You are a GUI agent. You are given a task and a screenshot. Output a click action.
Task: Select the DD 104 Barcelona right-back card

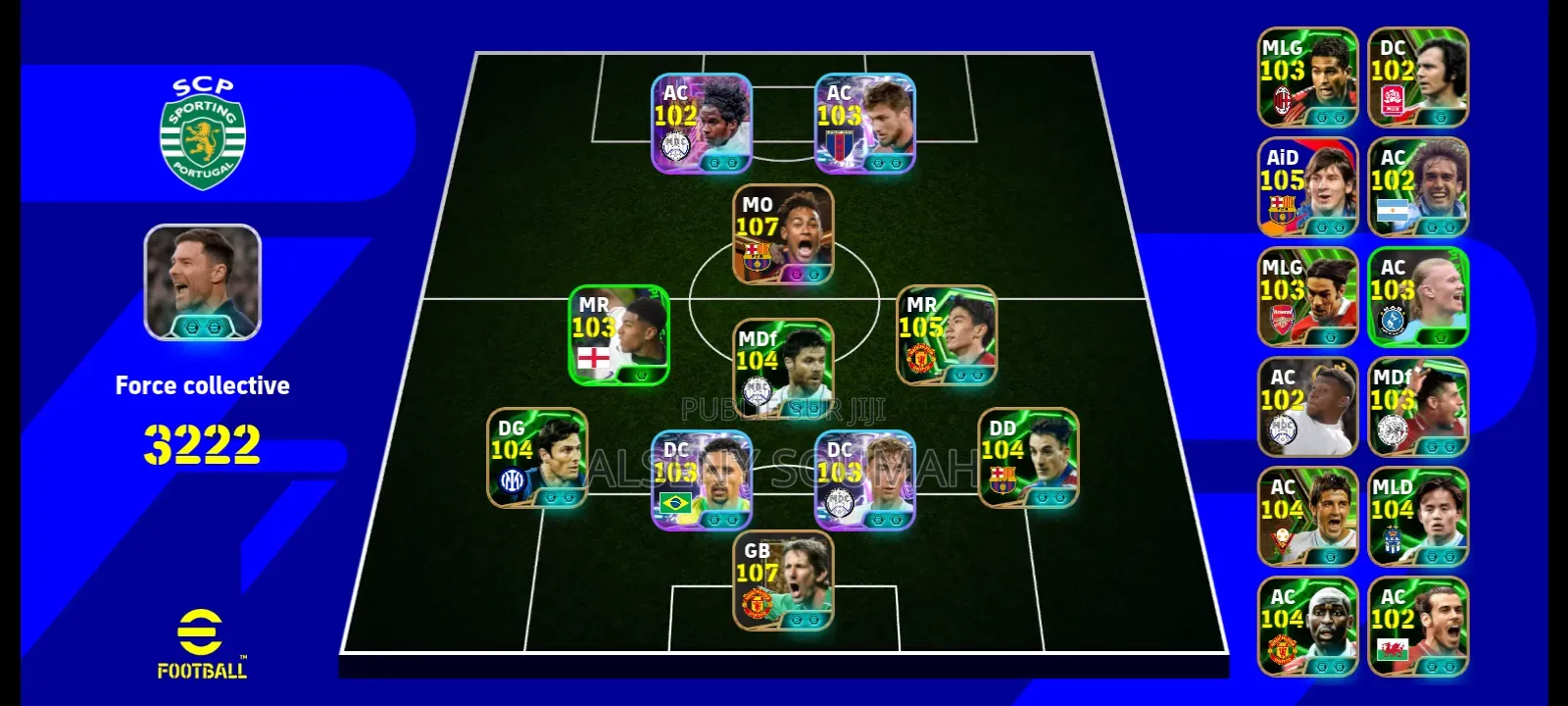click(1028, 458)
